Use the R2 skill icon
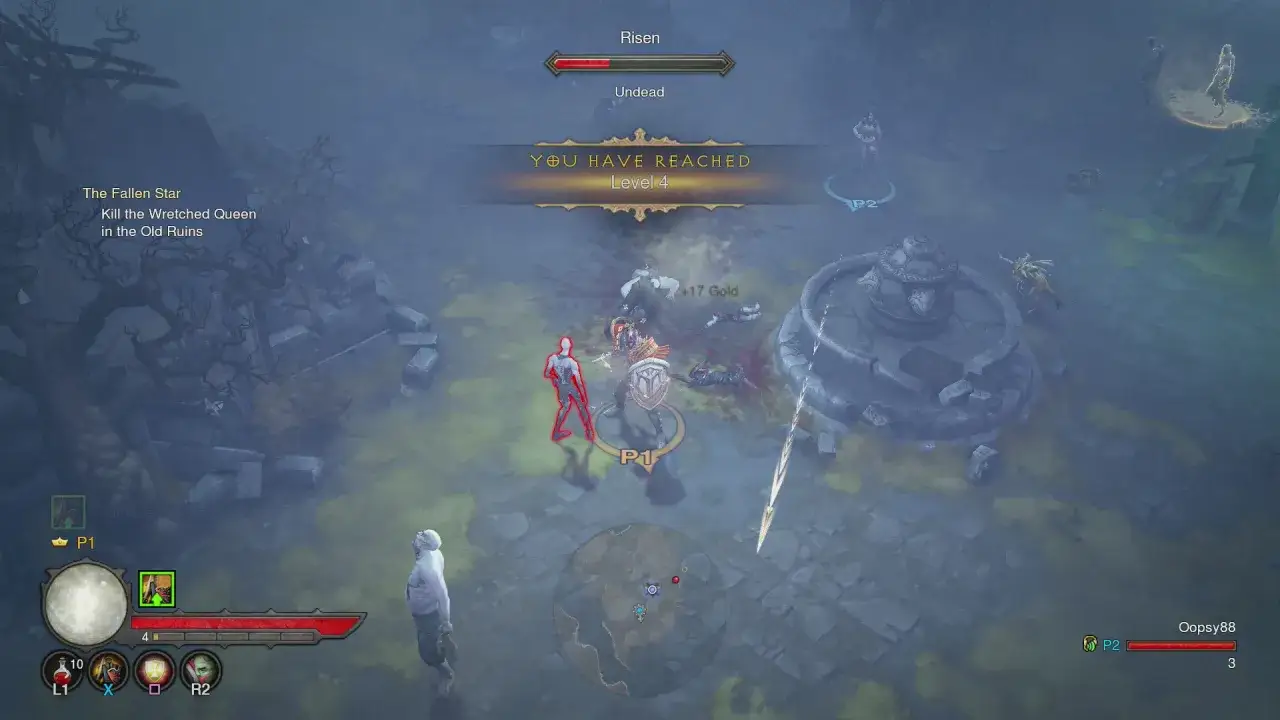This screenshot has height=720, width=1280. point(199,668)
